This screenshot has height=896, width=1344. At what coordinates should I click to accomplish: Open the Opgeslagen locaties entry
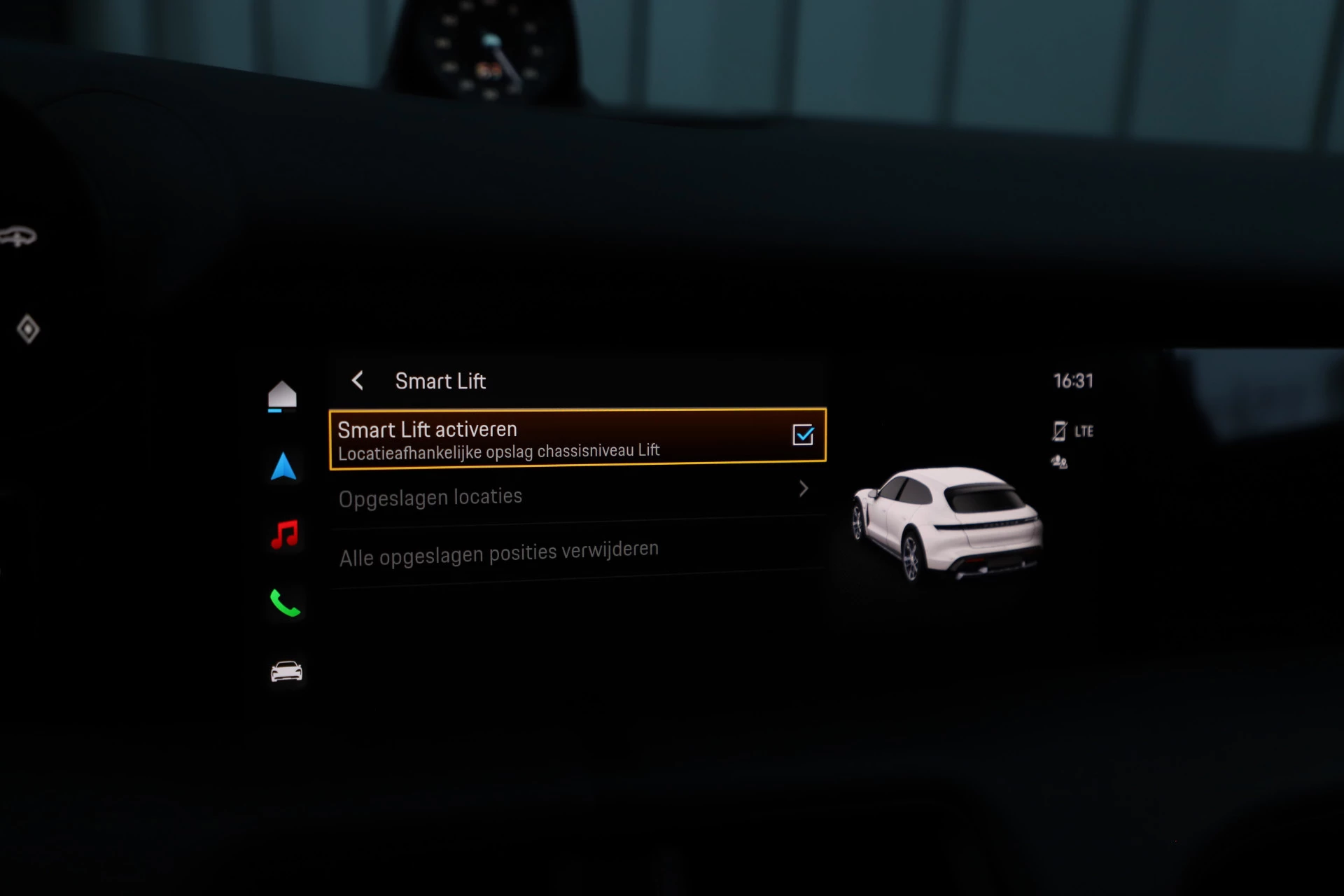(490, 496)
